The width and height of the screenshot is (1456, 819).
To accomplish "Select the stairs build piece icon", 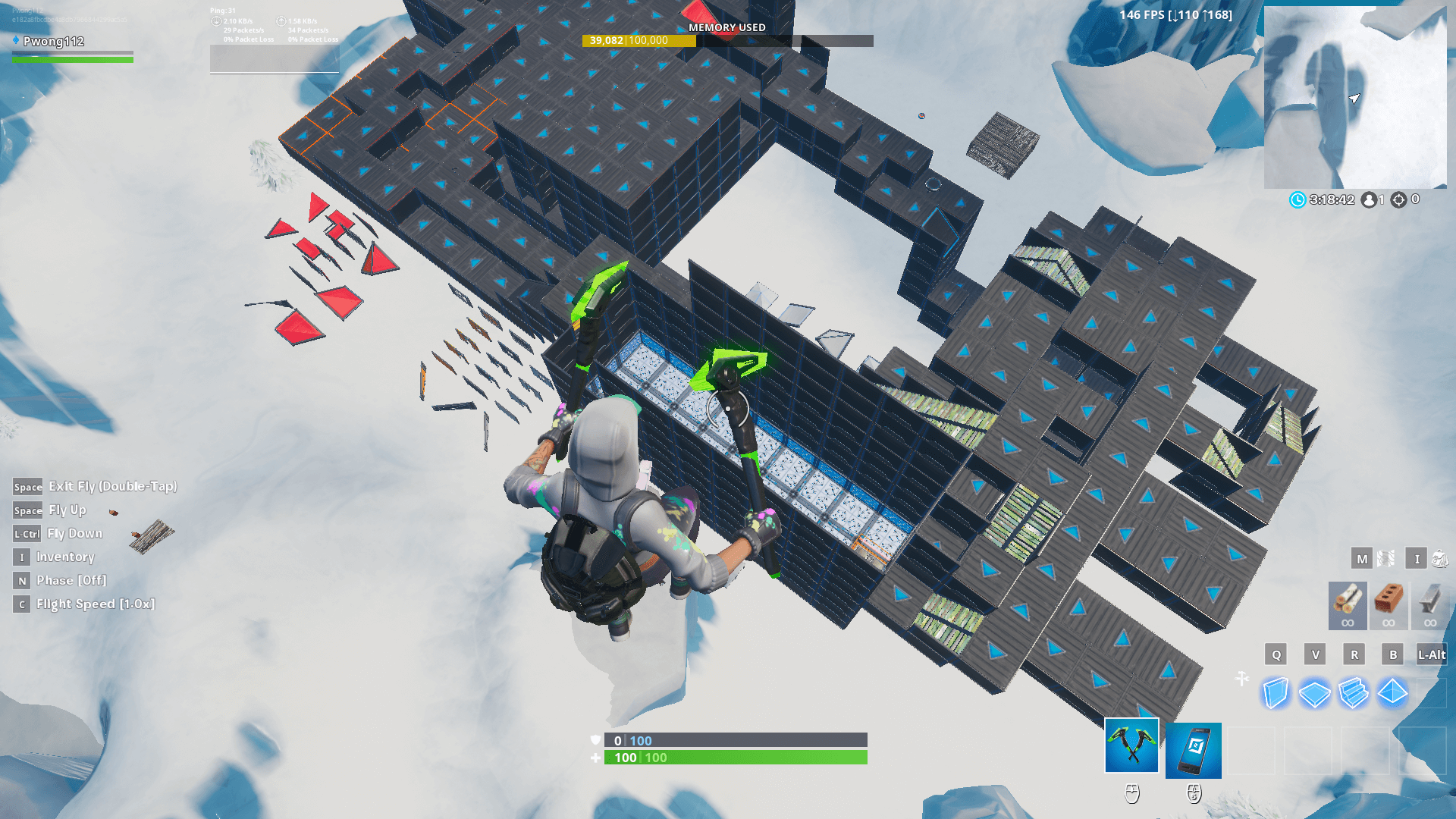I will (1354, 691).
